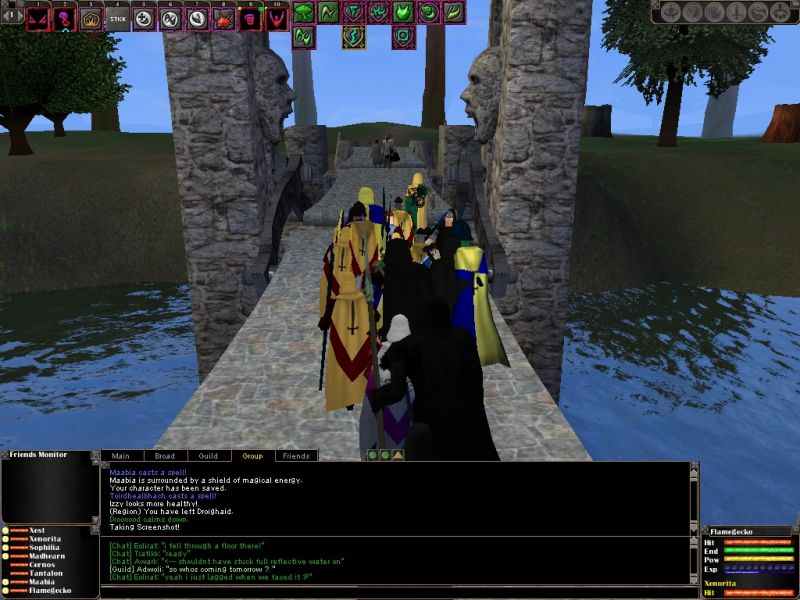
Task: Activate the orange crown hotbar ability
Action: tap(91, 18)
